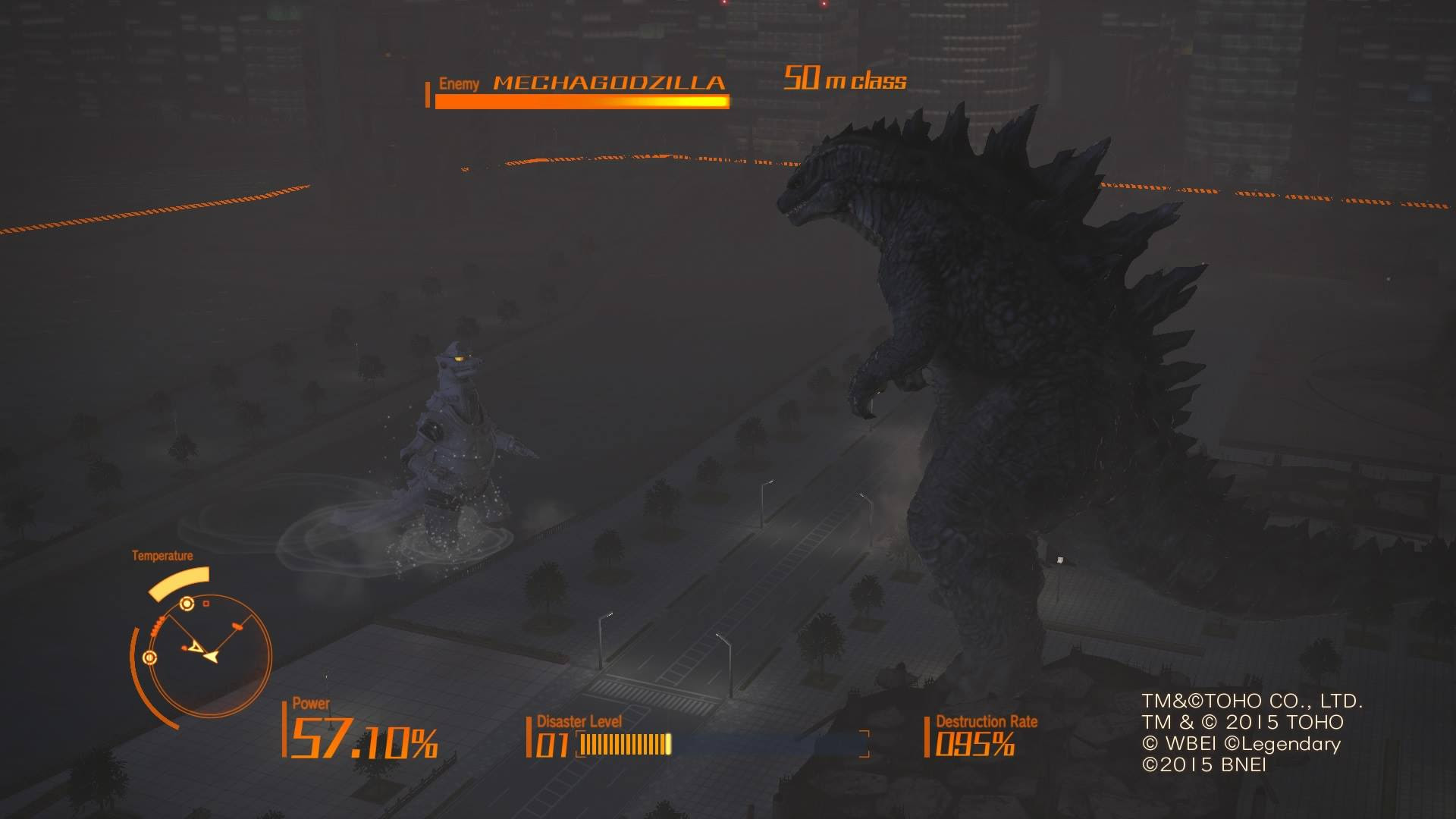Click the lower-left target ring icon on radar
Image resolution: width=1456 pixels, height=819 pixels.
click(149, 657)
